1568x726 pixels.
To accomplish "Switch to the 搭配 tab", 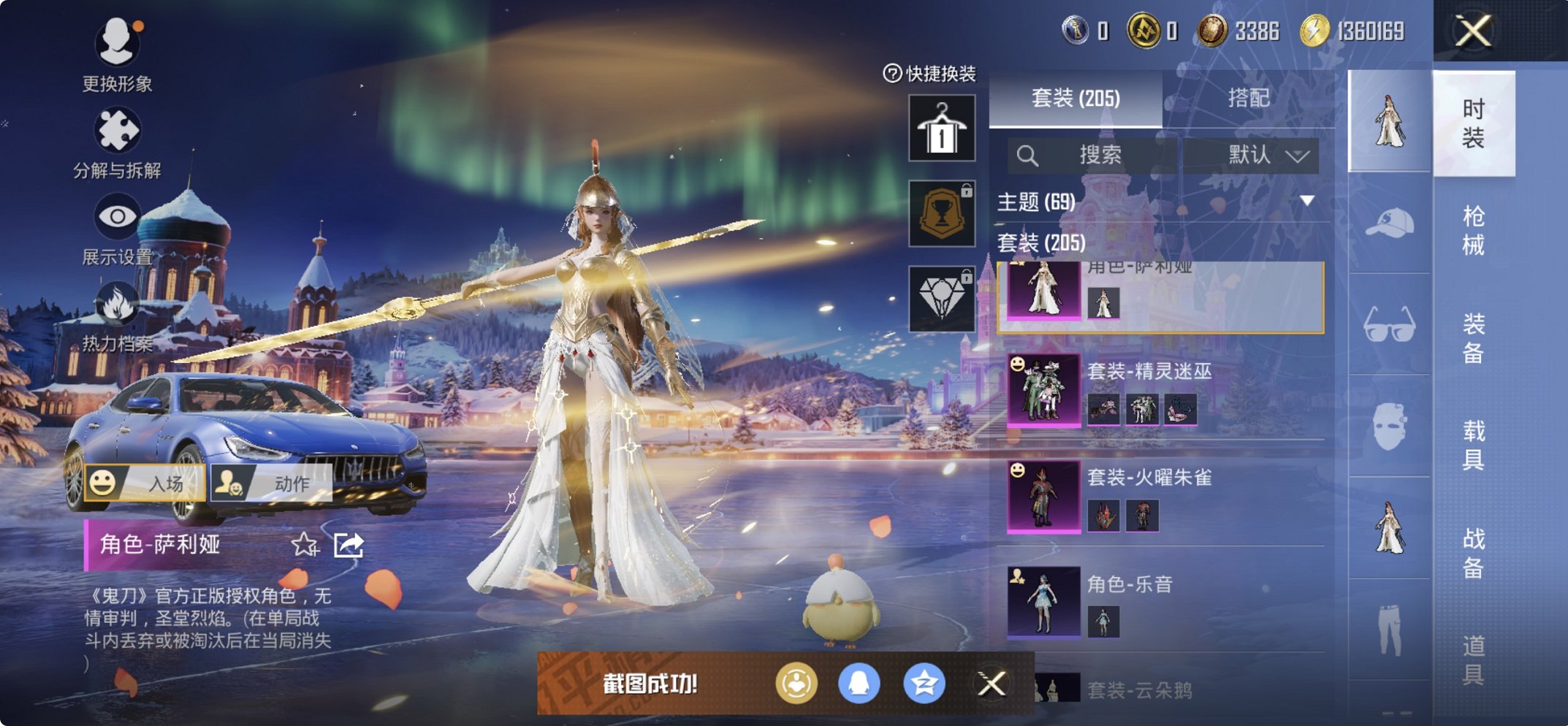I will pos(1248,98).
